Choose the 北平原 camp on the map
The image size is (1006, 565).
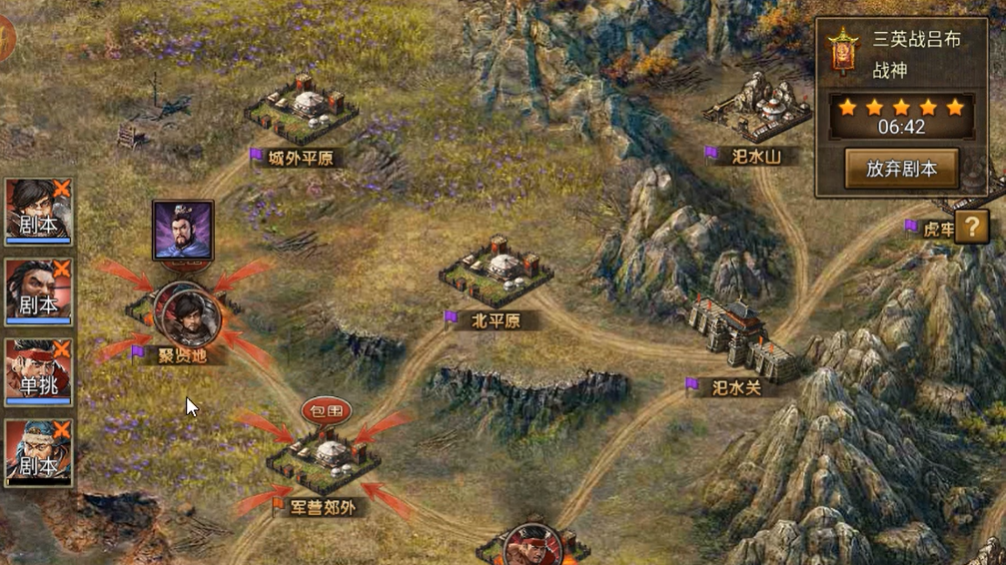(497, 272)
